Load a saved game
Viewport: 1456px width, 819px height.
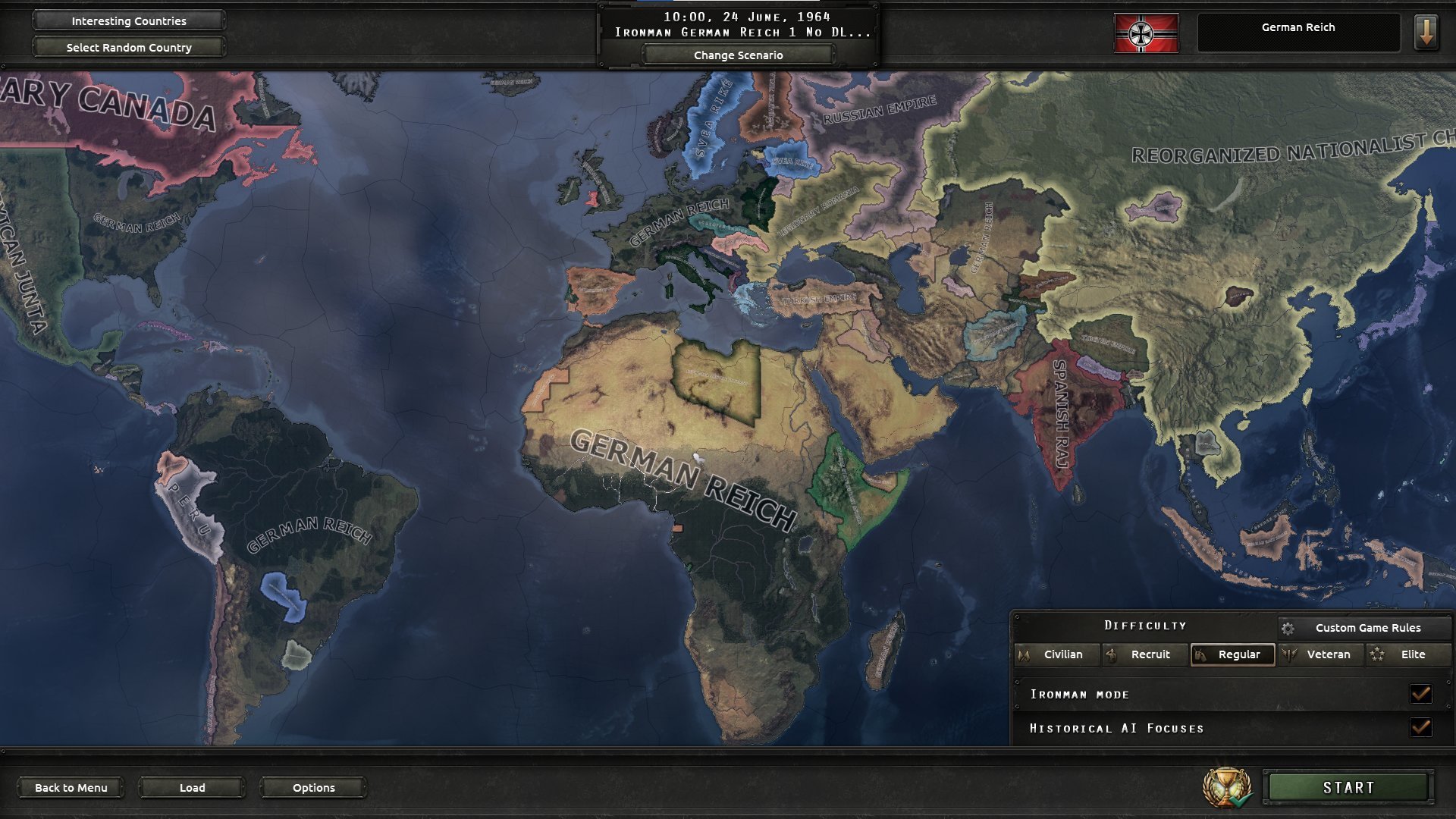[192, 788]
